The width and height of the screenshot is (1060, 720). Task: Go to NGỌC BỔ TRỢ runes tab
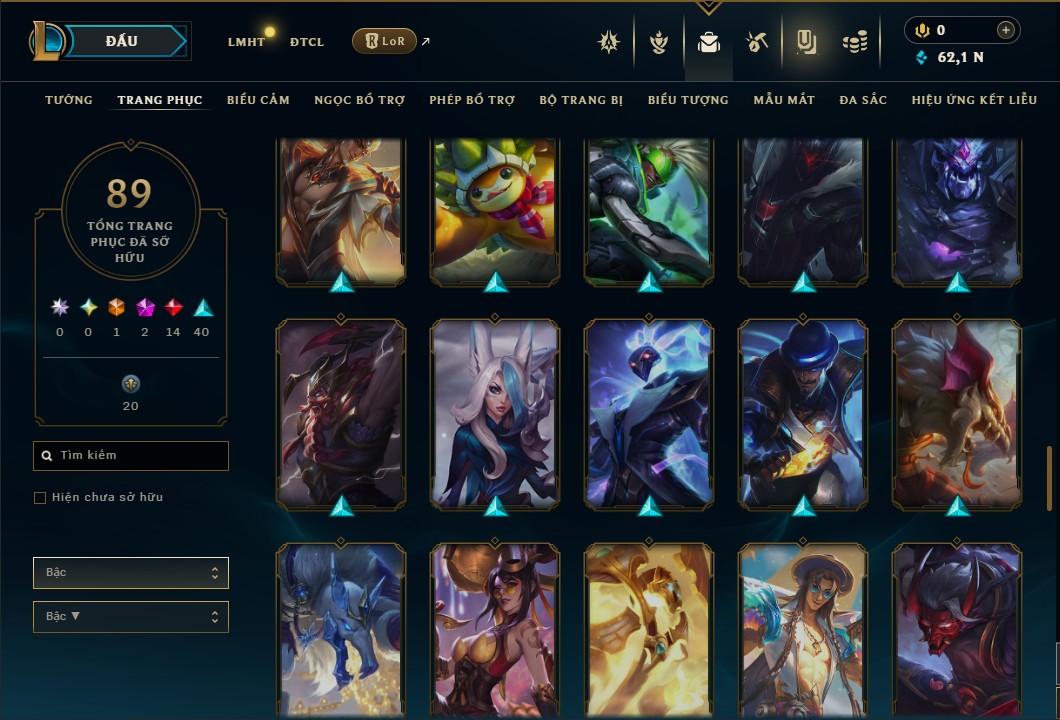(359, 100)
